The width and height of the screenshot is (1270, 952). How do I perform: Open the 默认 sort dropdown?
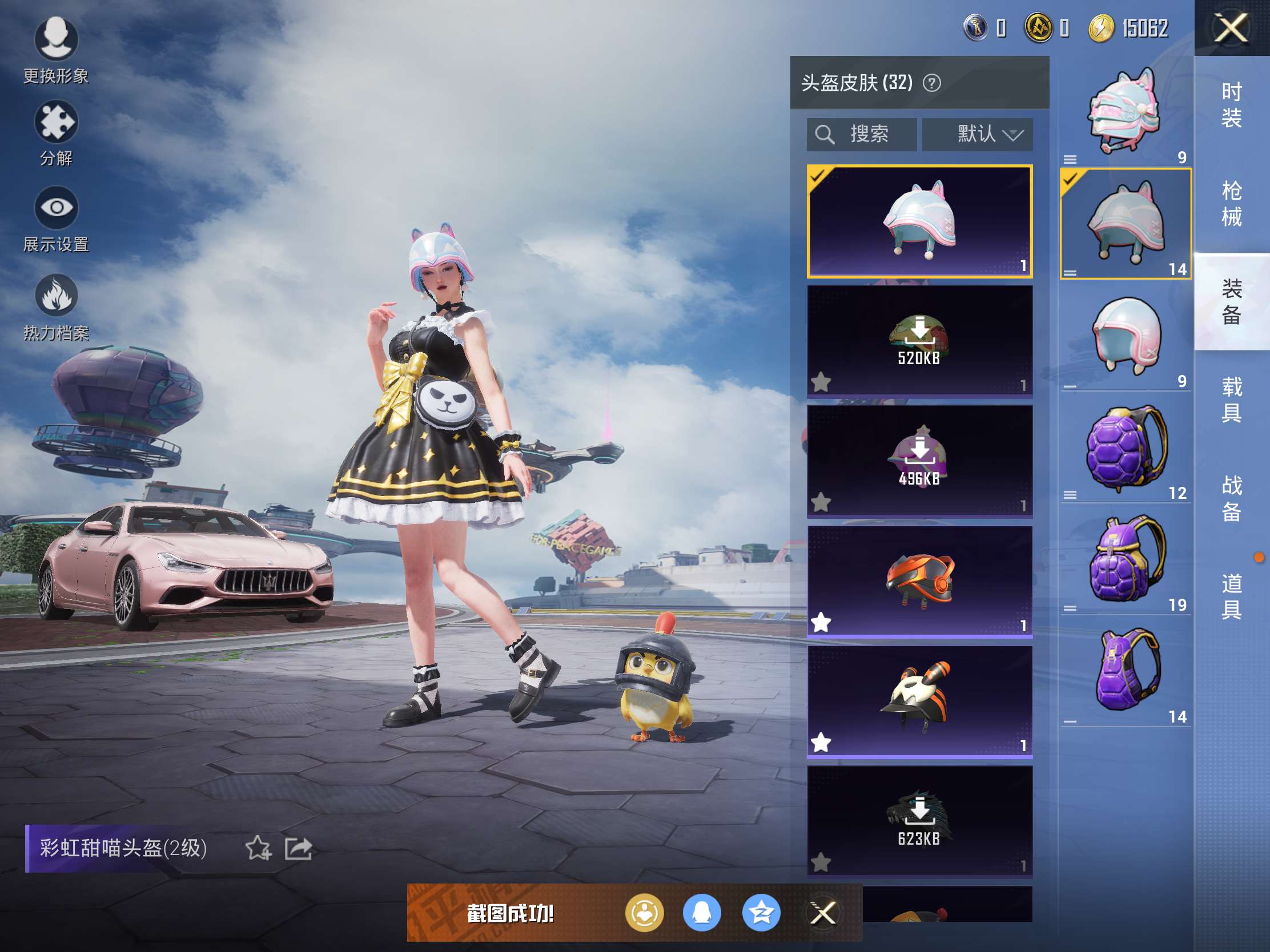[x=977, y=134]
